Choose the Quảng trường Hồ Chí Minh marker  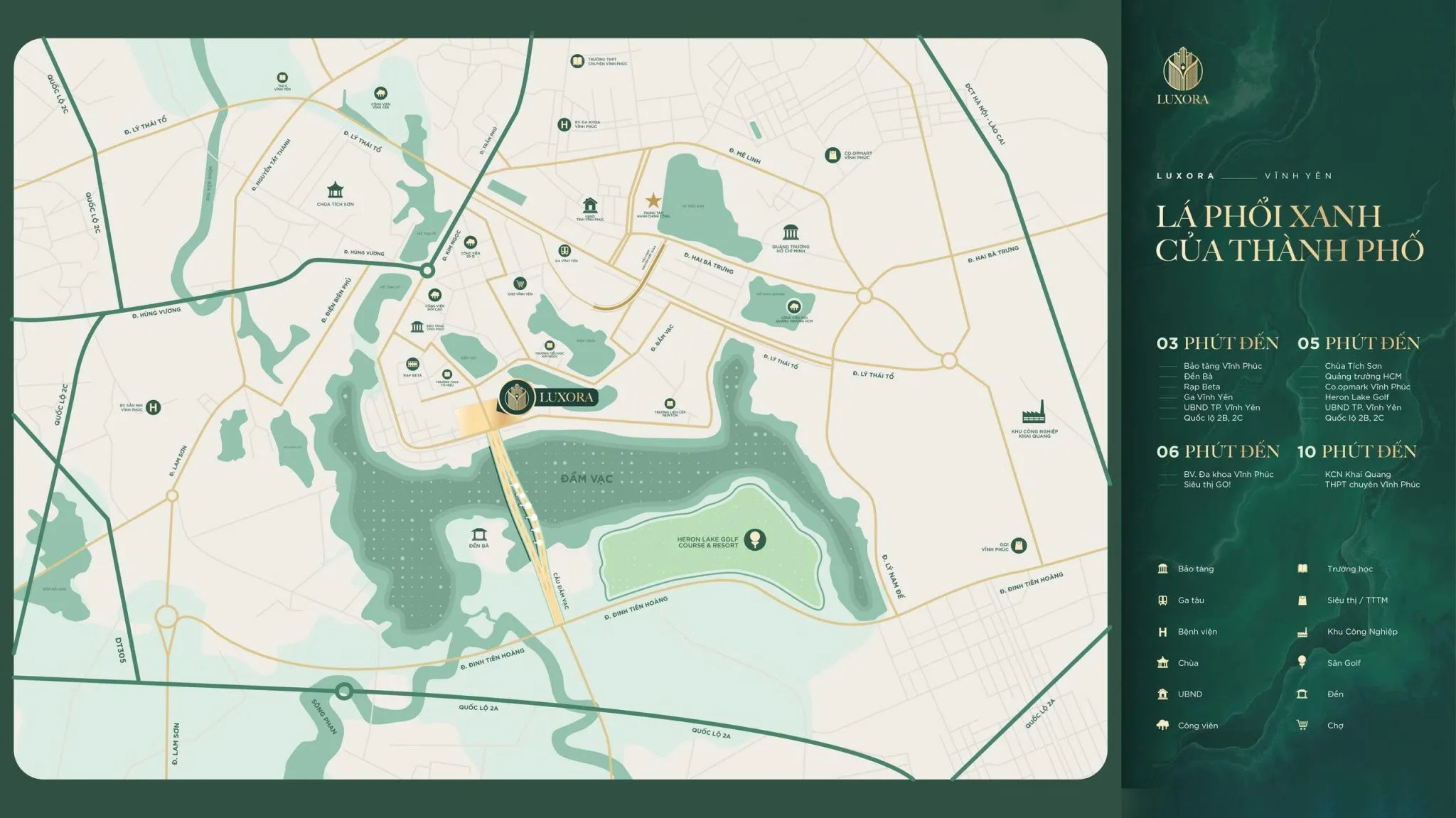[791, 233]
